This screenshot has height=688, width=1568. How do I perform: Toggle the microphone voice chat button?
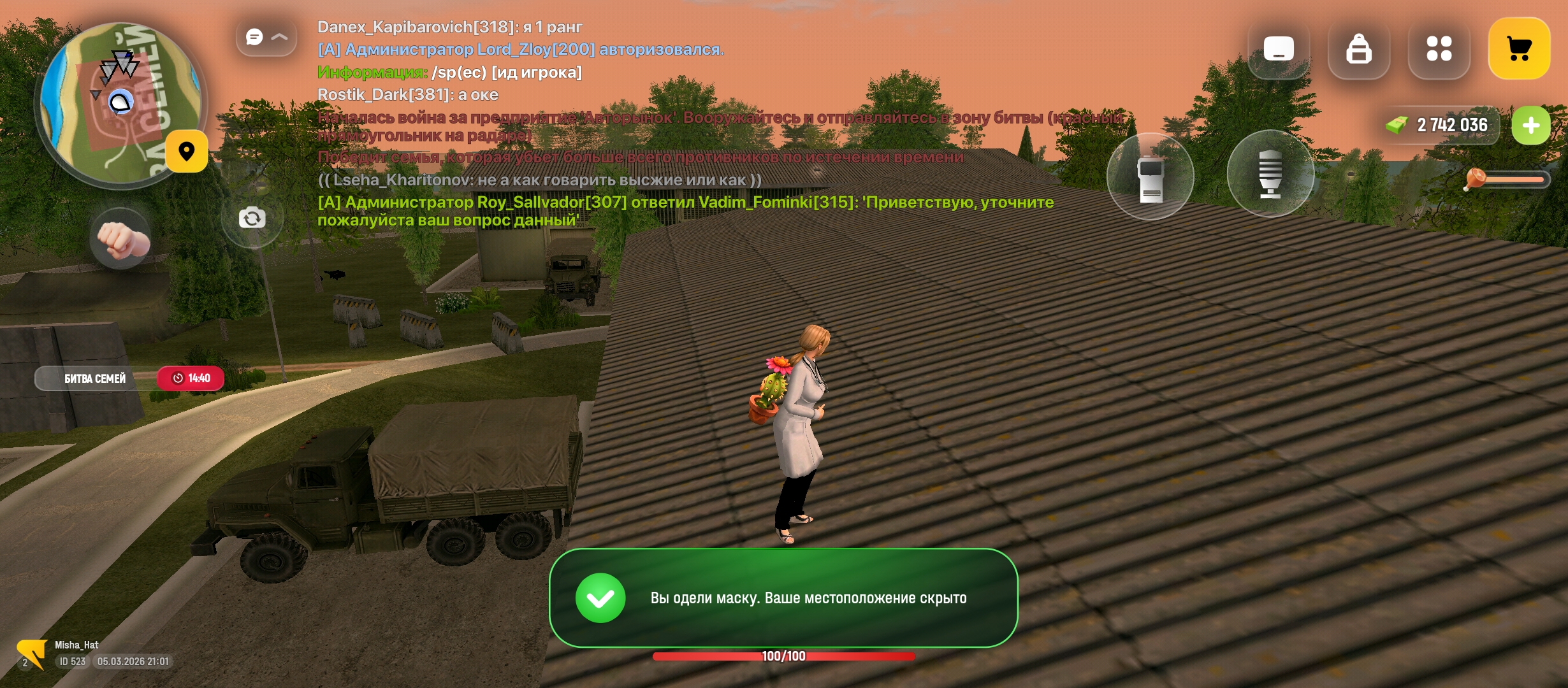[1270, 174]
